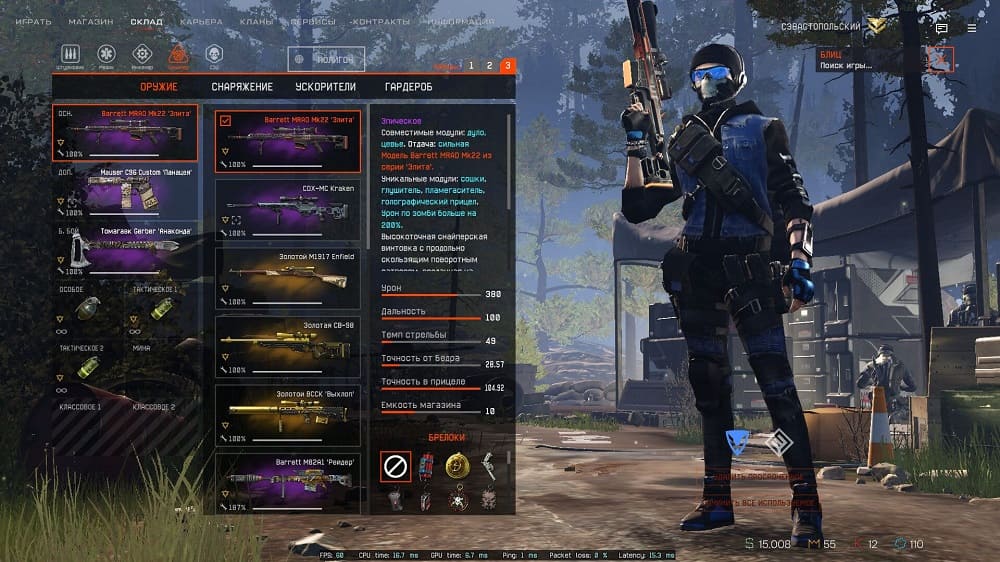The height and width of the screenshot is (562, 1000).
Task: Open the Гардероб tab
Action: pyautogui.click(x=408, y=87)
